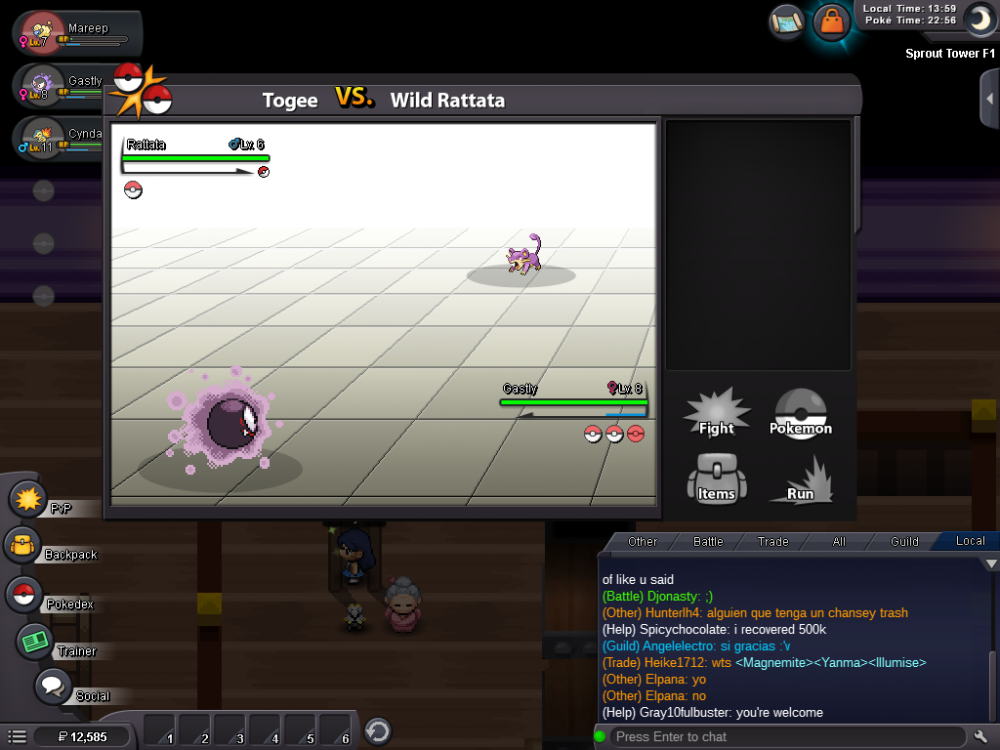Switch chat to the Trade tab
1000x750 pixels.
[x=773, y=541]
